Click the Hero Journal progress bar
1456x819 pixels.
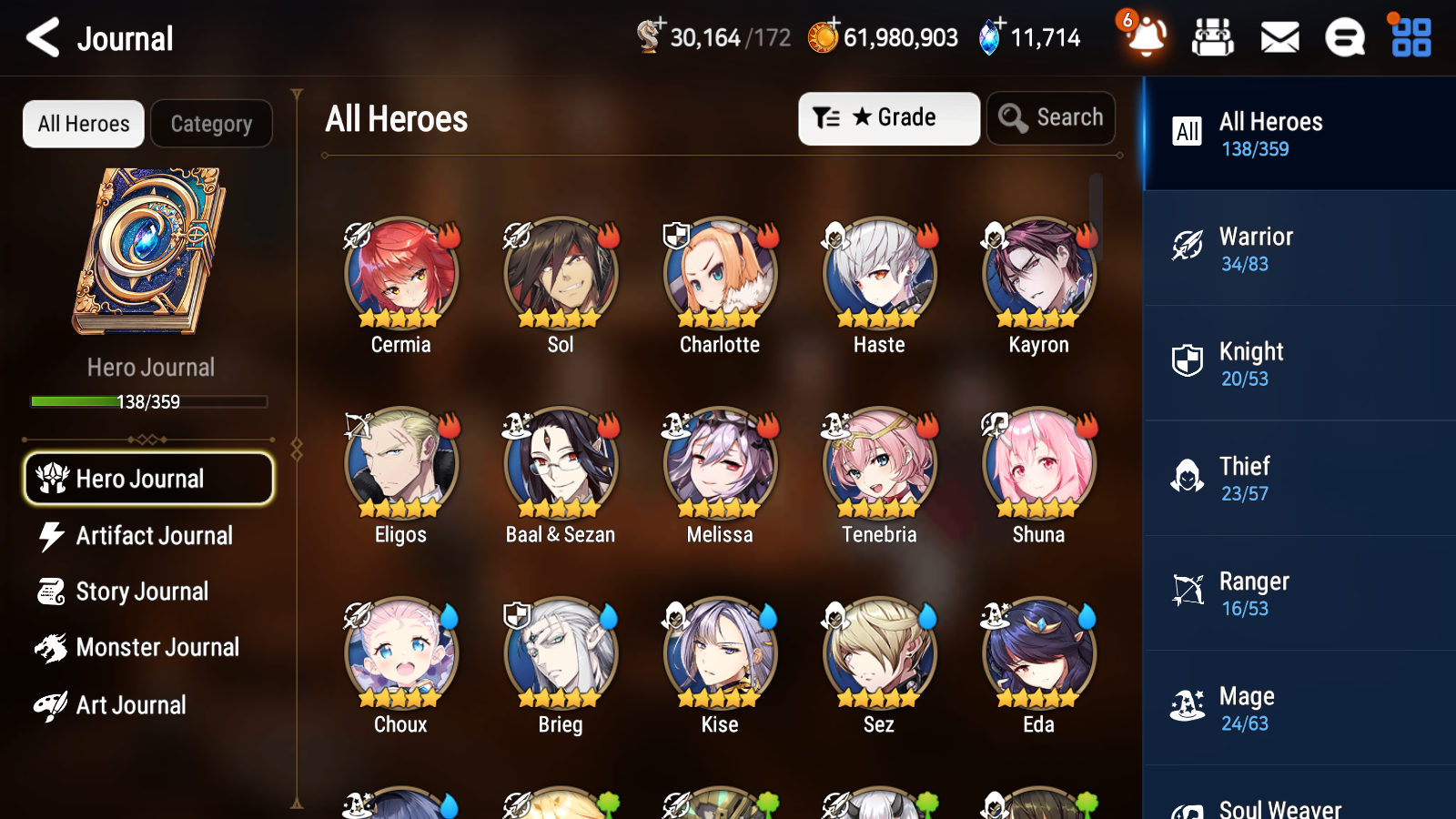point(148,401)
